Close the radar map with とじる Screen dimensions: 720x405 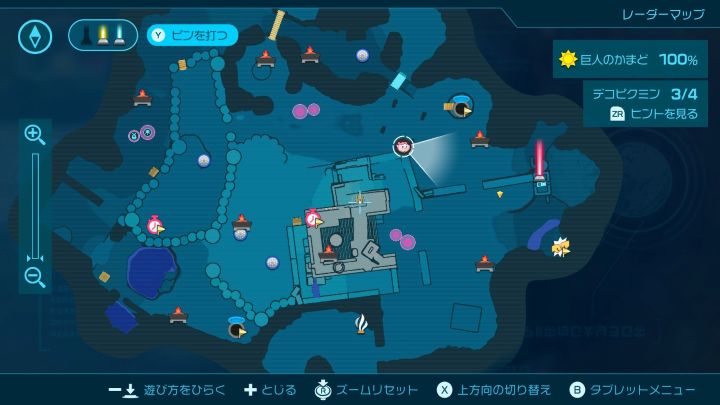[x=272, y=389]
